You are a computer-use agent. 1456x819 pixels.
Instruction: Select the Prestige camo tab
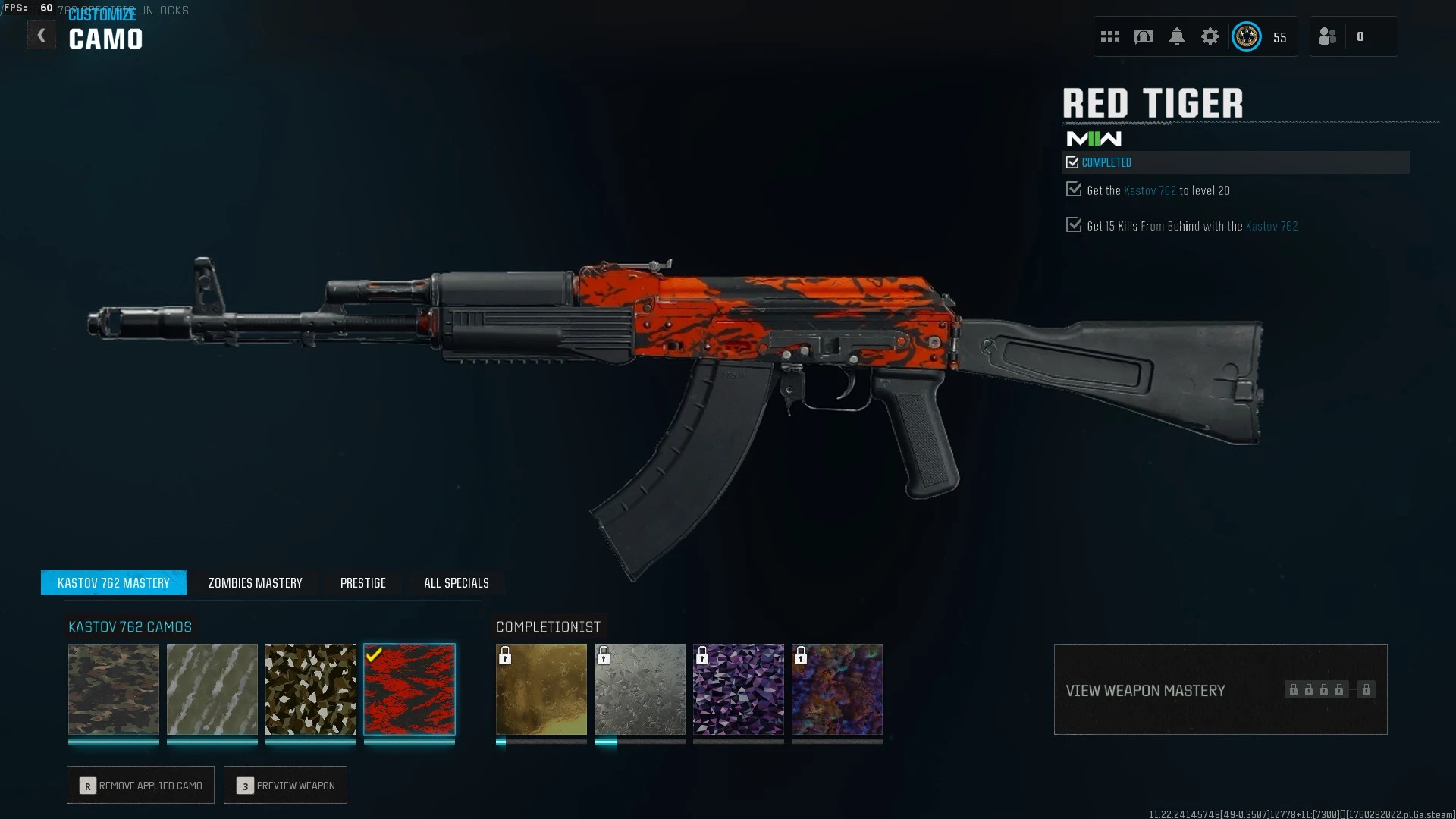[362, 582]
